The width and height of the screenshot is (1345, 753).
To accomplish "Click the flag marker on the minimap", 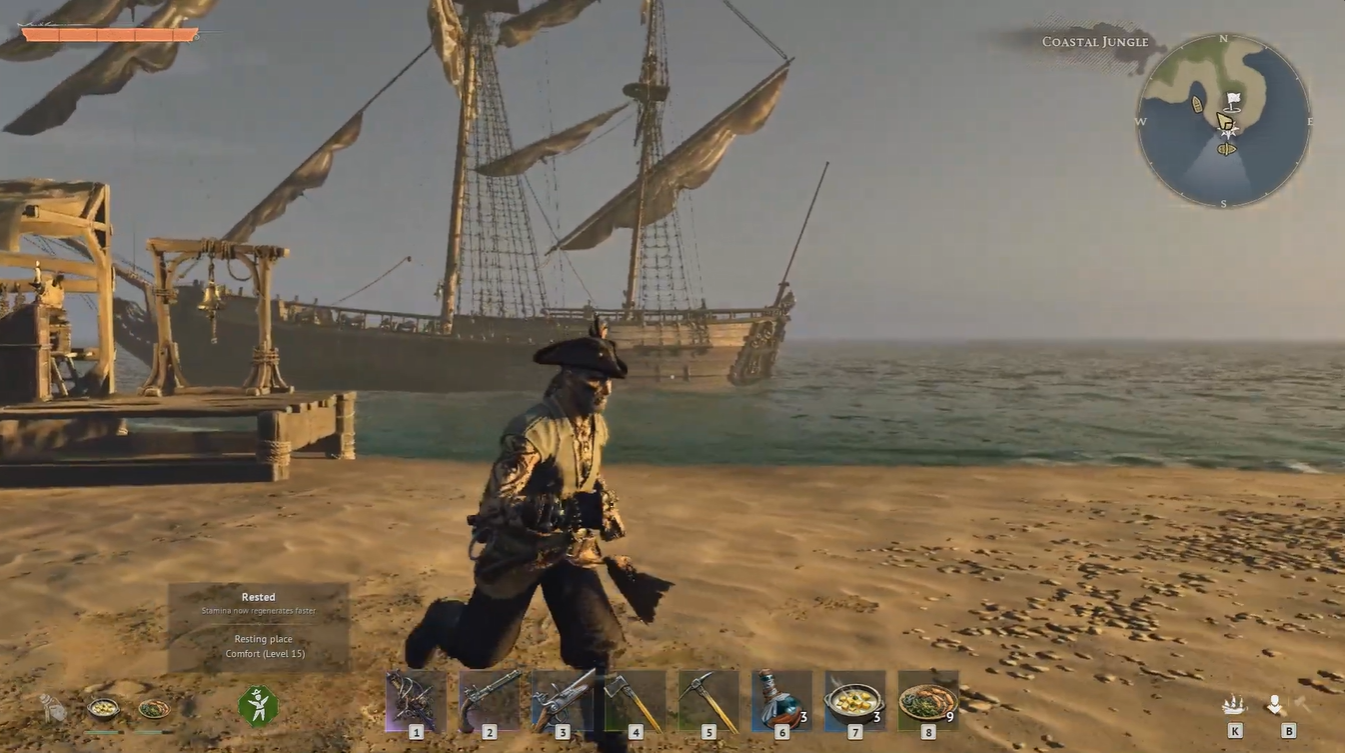I will [x=1231, y=99].
